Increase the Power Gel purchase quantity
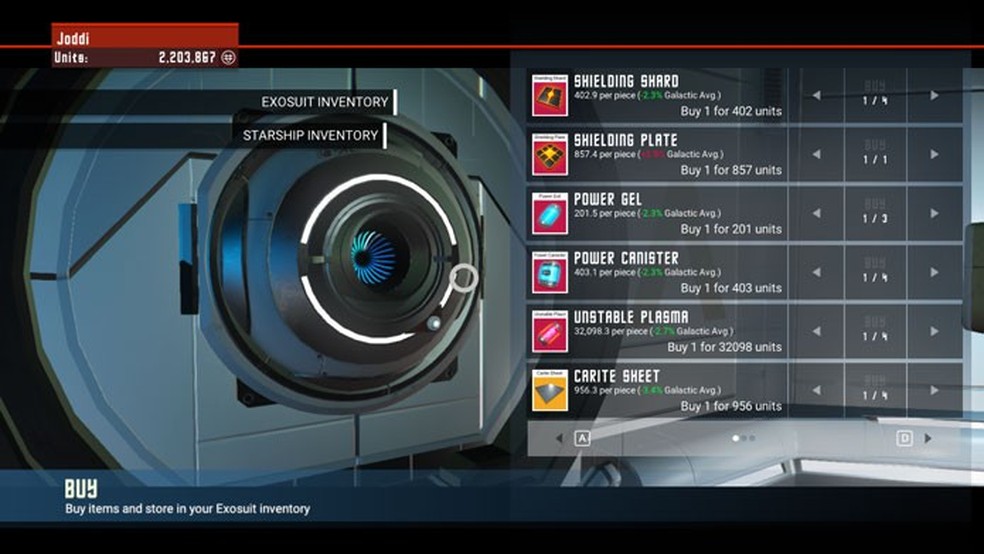 click(934, 214)
